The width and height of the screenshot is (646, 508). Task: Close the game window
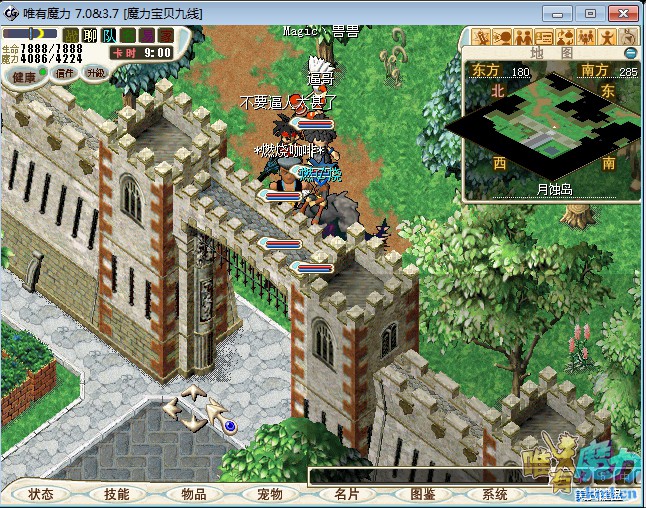[624, 13]
